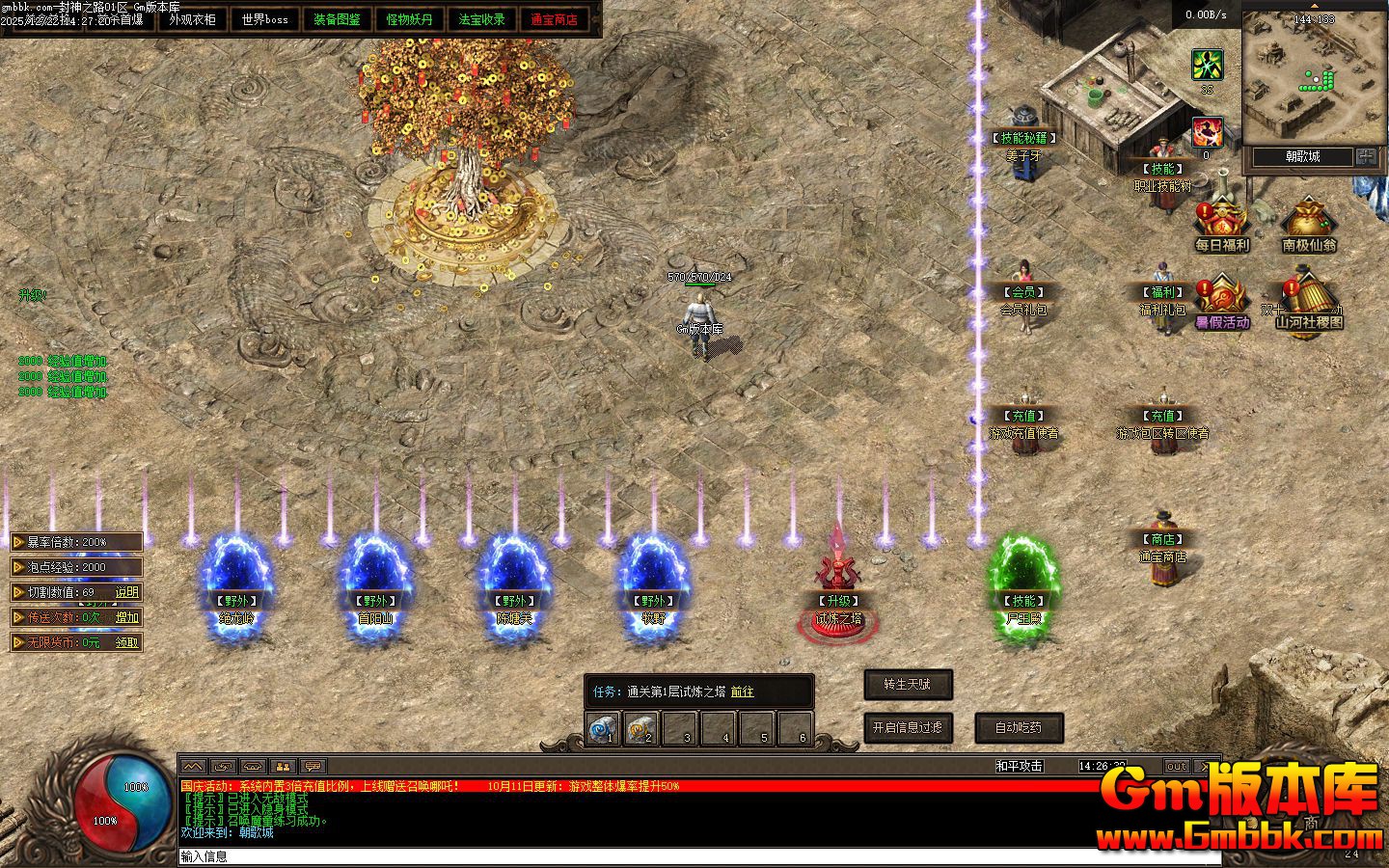Screen dimensions: 1389x868
Task: Toggle the 开启信息过滤 button
Action: [908, 727]
